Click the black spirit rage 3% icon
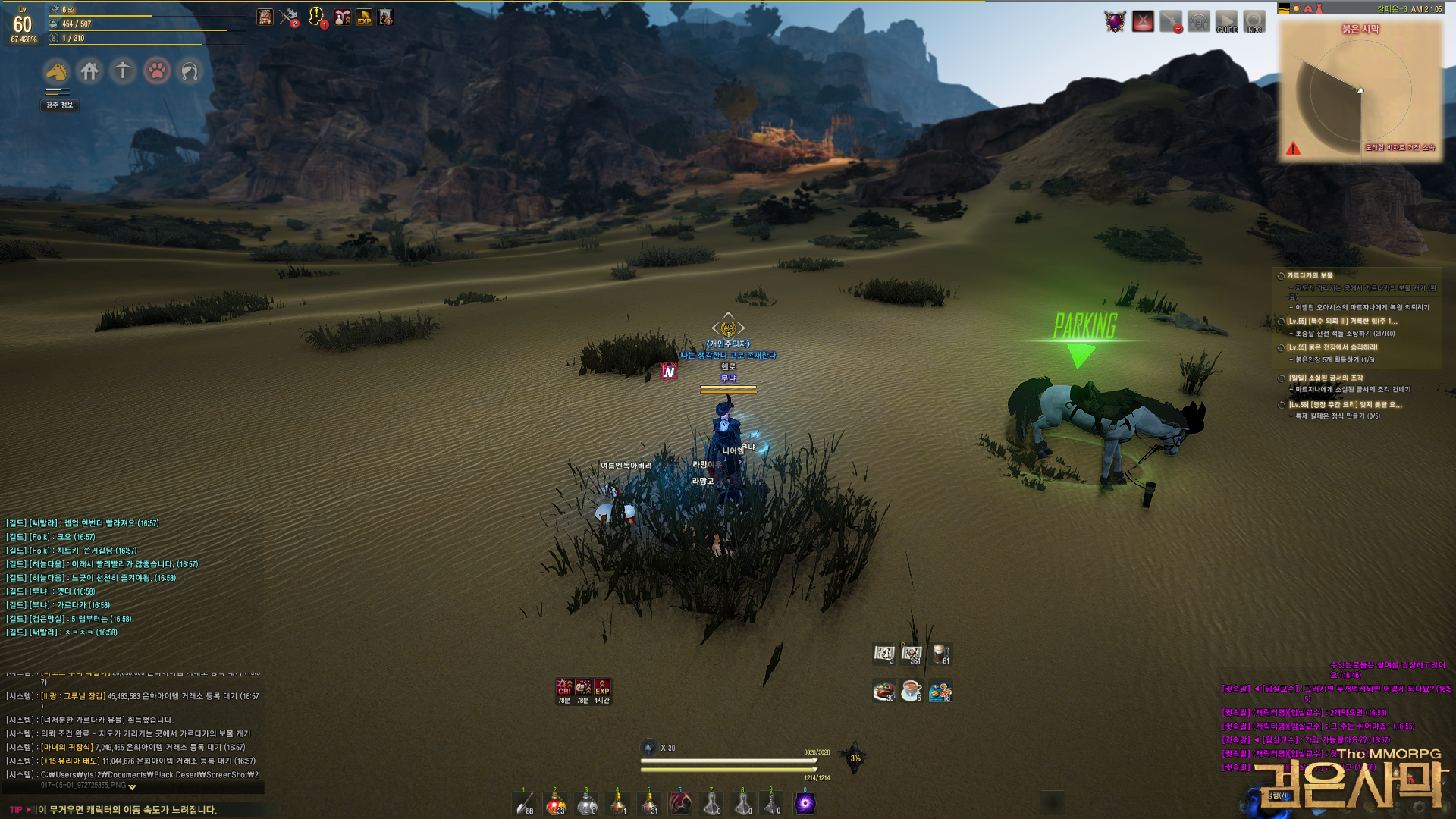The width and height of the screenshot is (1456, 819). (855, 758)
